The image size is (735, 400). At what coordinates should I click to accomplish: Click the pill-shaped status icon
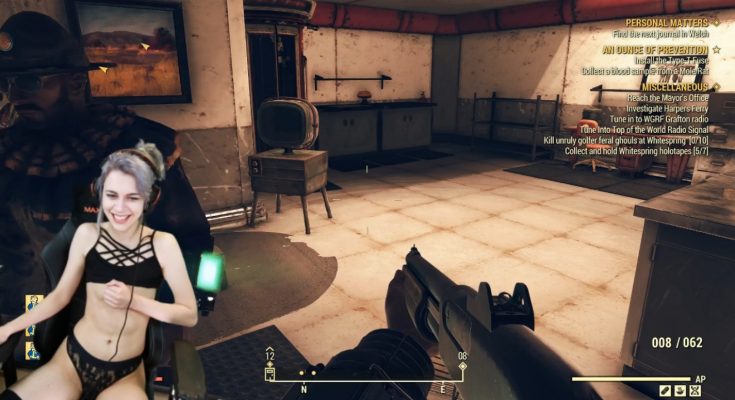(x=664, y=389)
